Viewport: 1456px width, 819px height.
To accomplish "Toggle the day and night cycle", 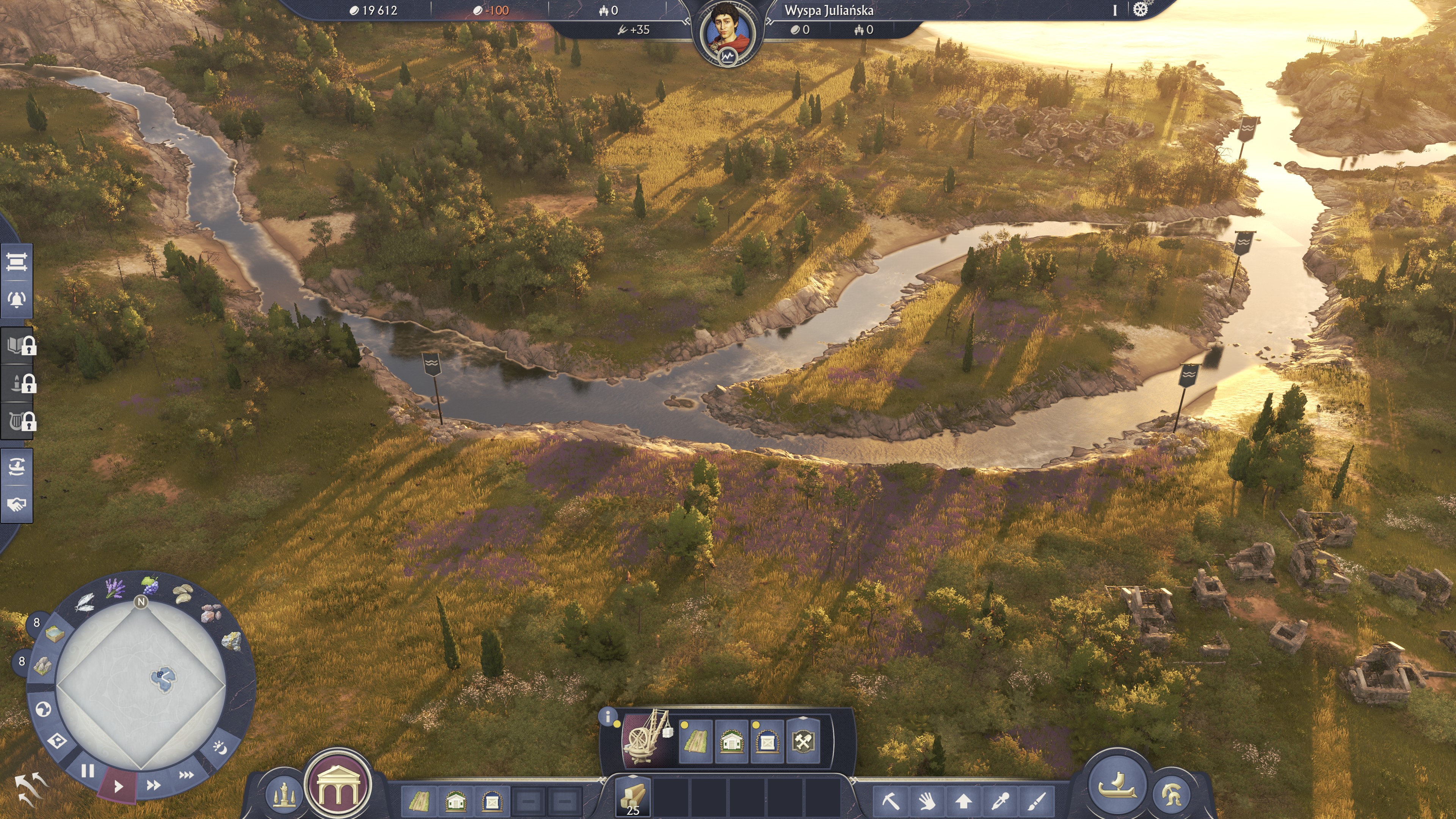I will 220,748.
